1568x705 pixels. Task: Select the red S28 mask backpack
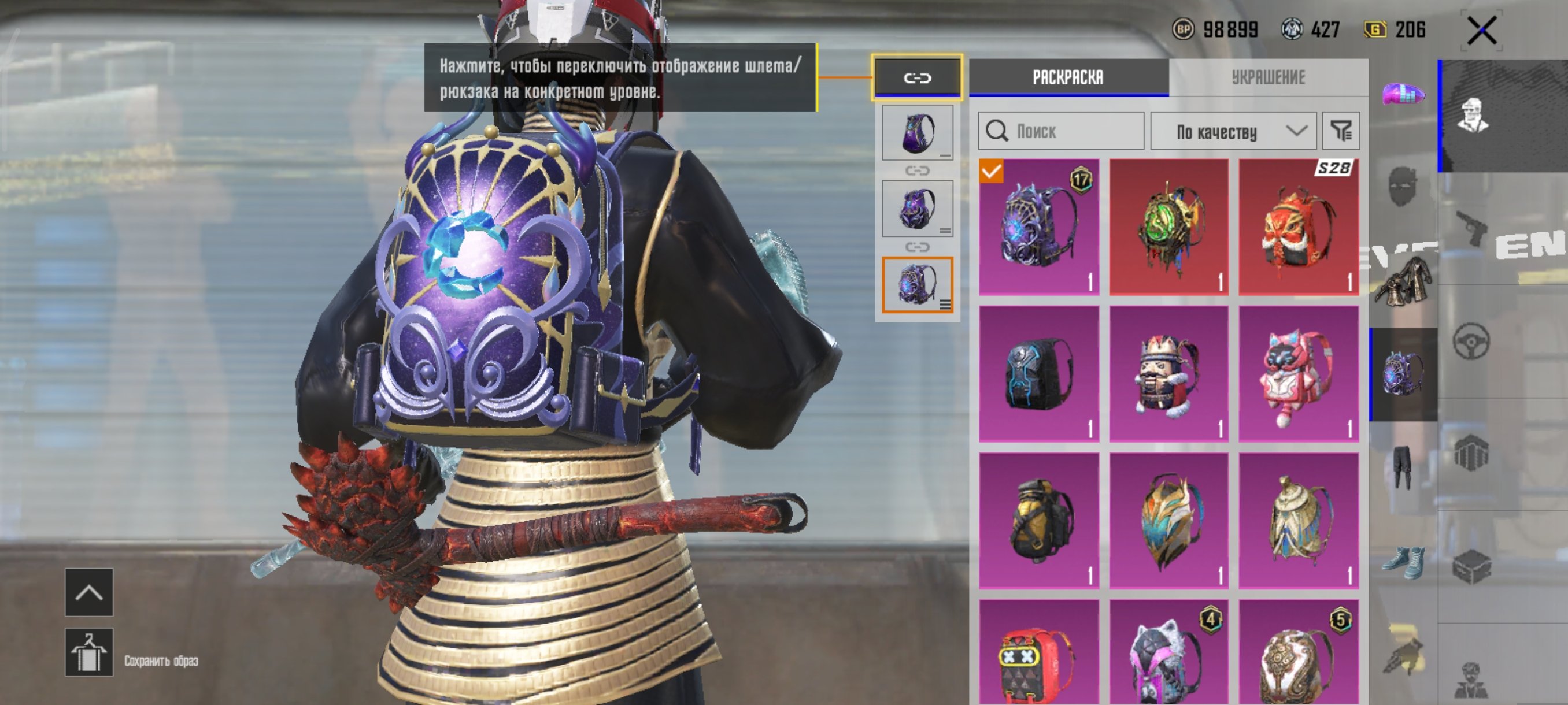click(1299, 228)
